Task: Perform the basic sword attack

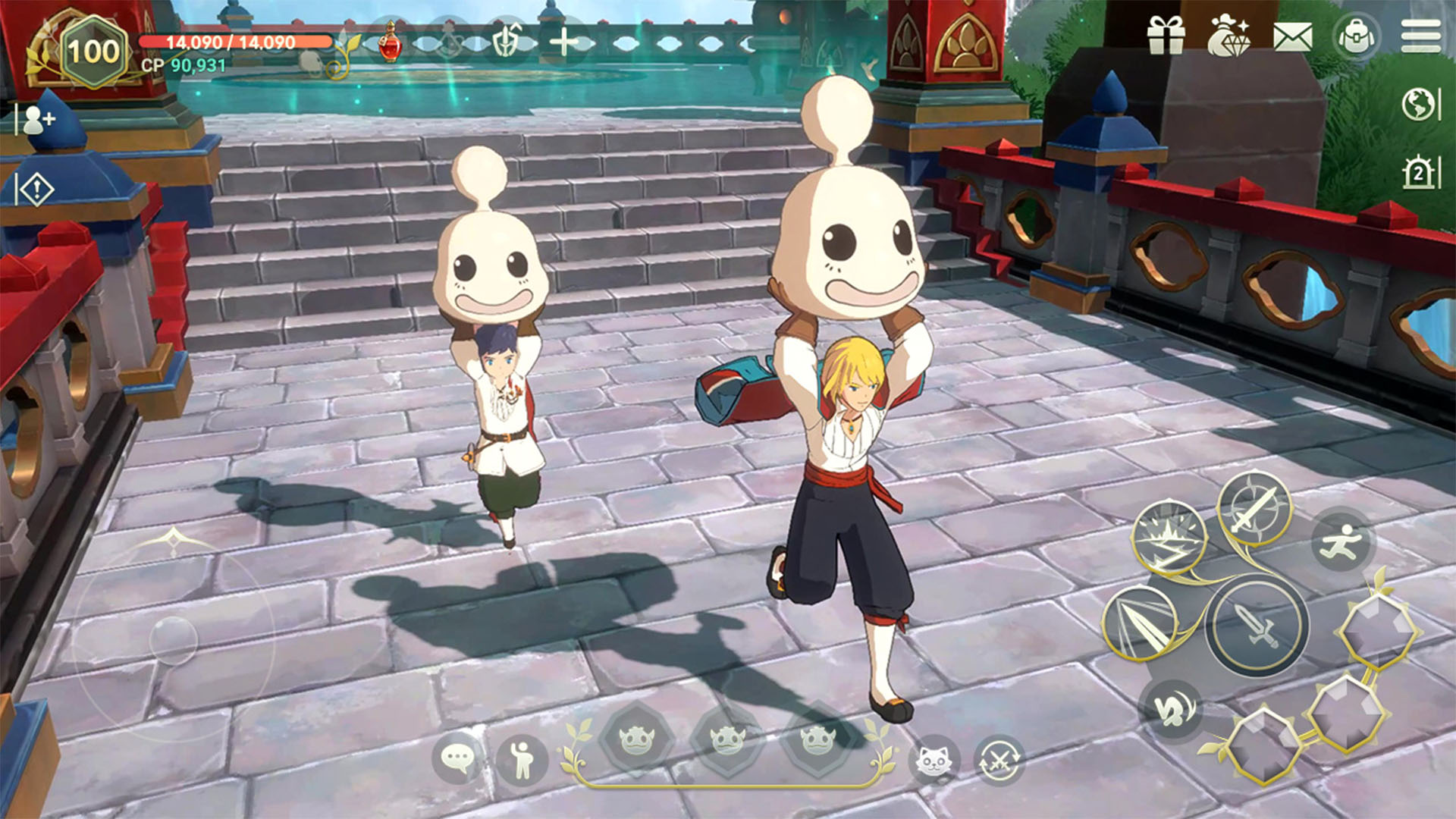Action: 1257,626
